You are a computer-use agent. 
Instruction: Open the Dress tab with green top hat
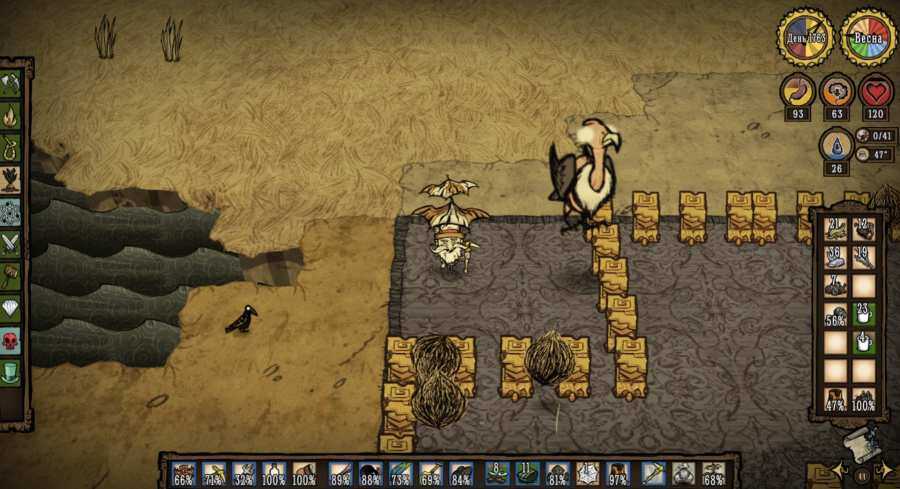coord(12,372)
